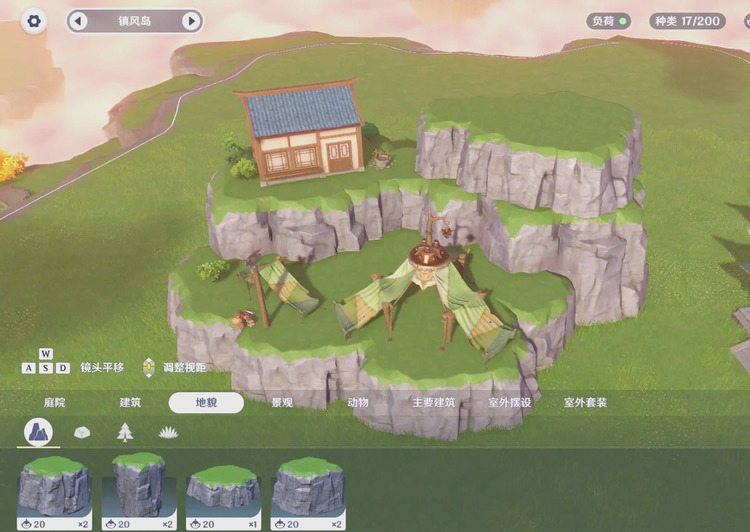
Task: Select the pine tree subcategory icon
Action: 124,432
